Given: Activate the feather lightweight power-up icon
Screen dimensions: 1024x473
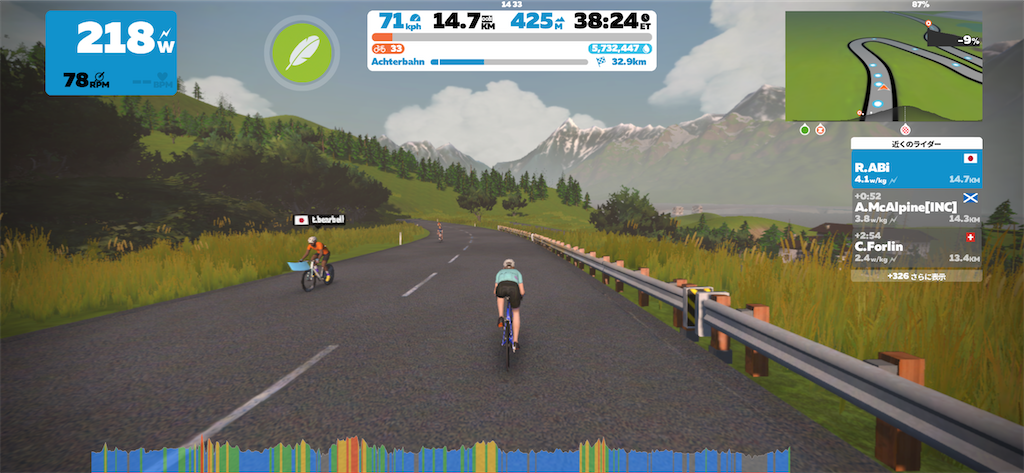Looking at the screenshot, I should [x=297, y=52].
